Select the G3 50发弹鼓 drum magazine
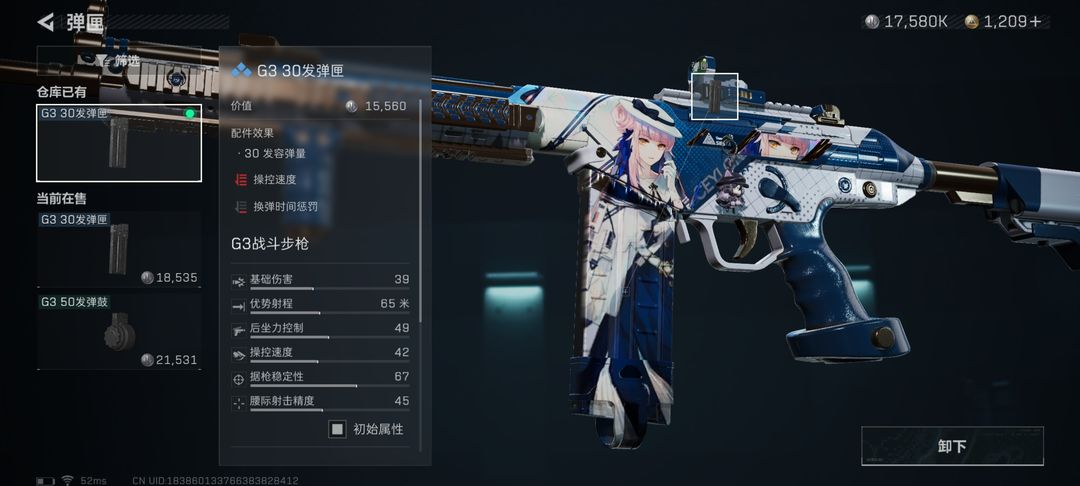 coord(119,331)
